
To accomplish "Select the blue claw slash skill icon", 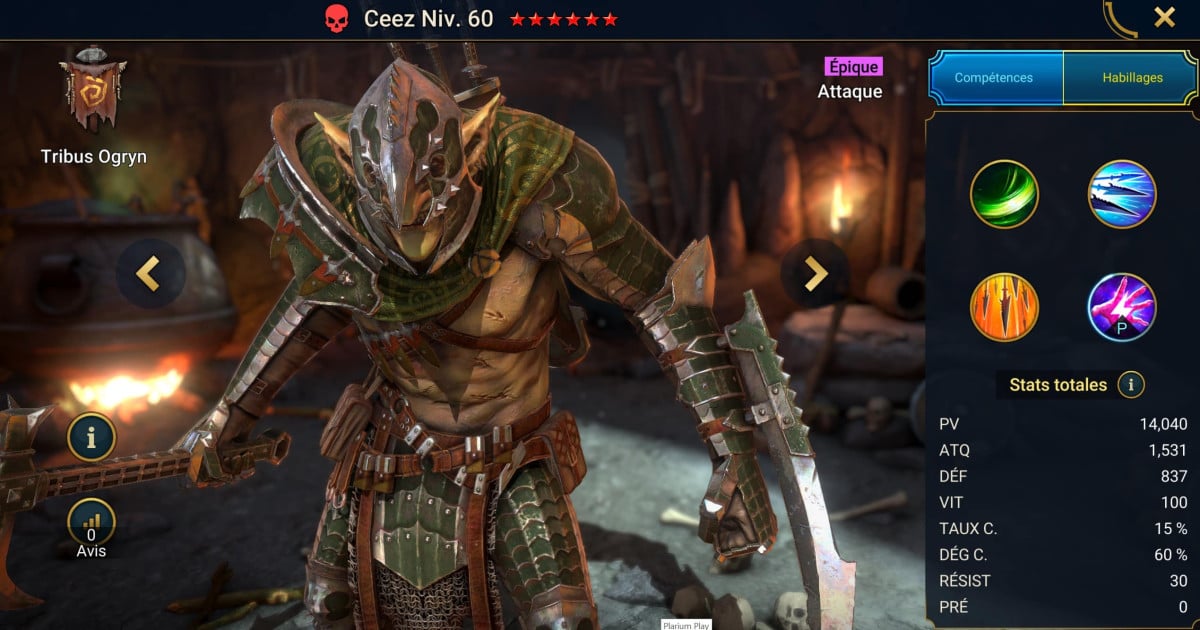I will click(1122, 194).
